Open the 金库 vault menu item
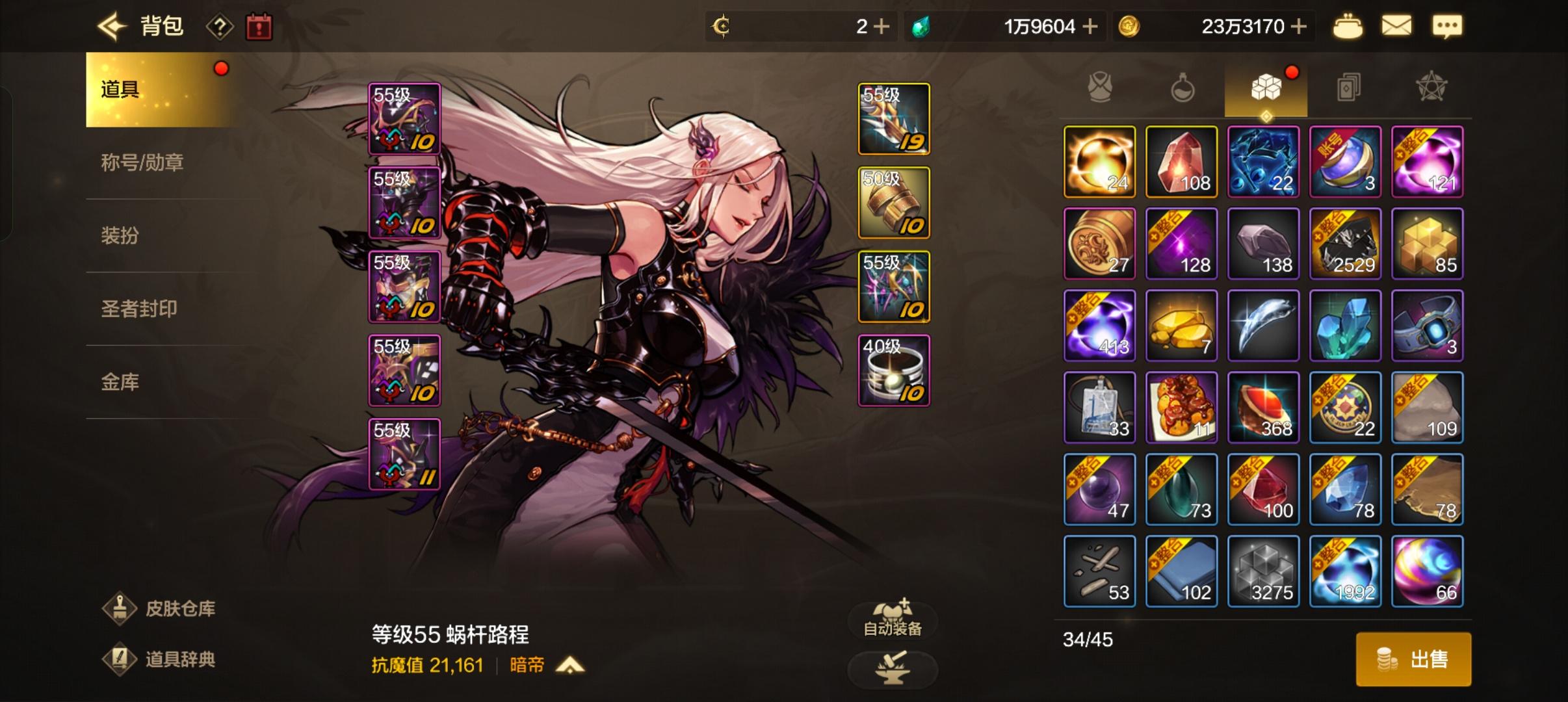This screenshot has height=702, width=1568. tap(120, 383)
